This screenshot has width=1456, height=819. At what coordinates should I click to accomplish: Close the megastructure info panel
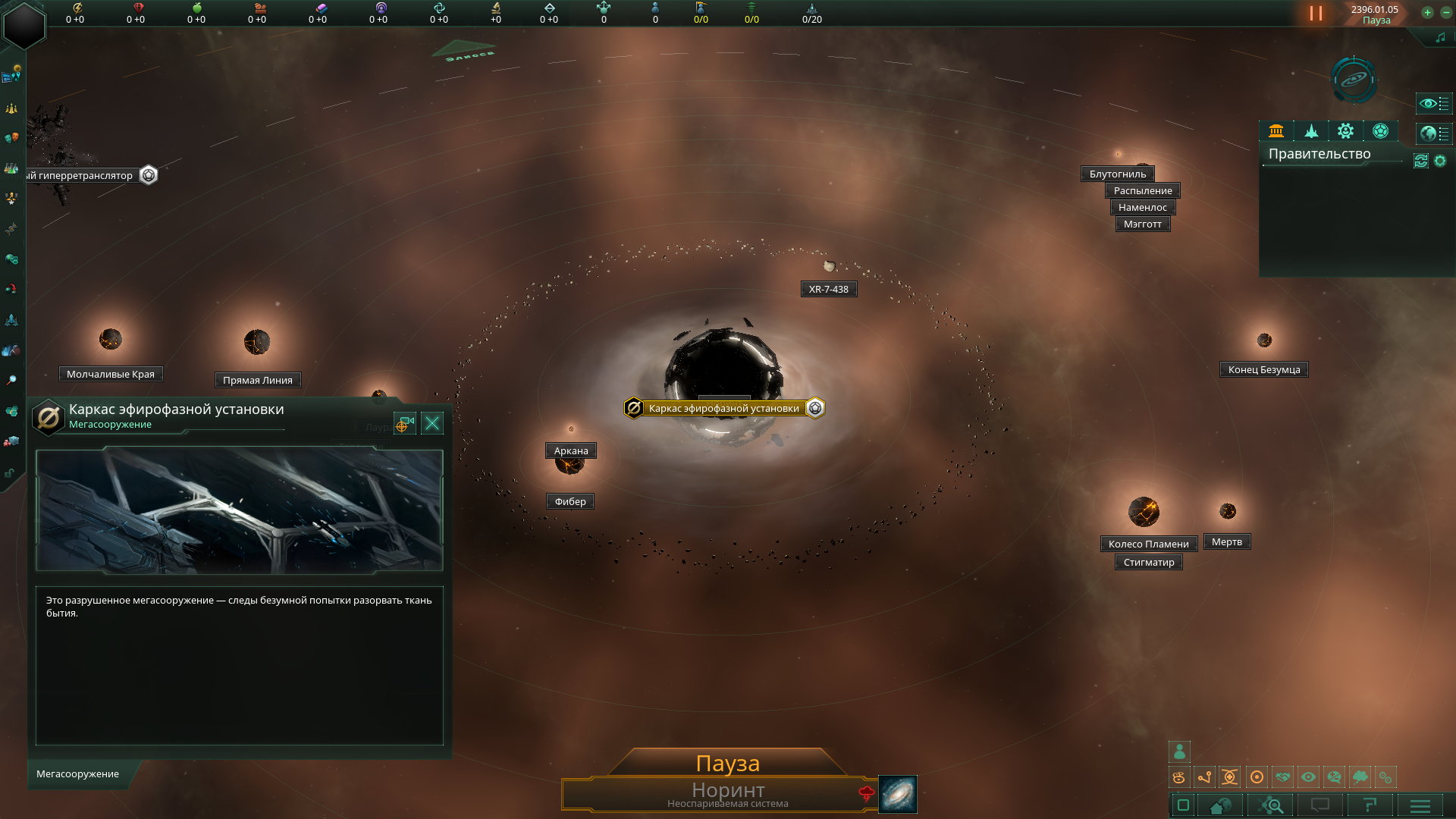coord(432,423)
